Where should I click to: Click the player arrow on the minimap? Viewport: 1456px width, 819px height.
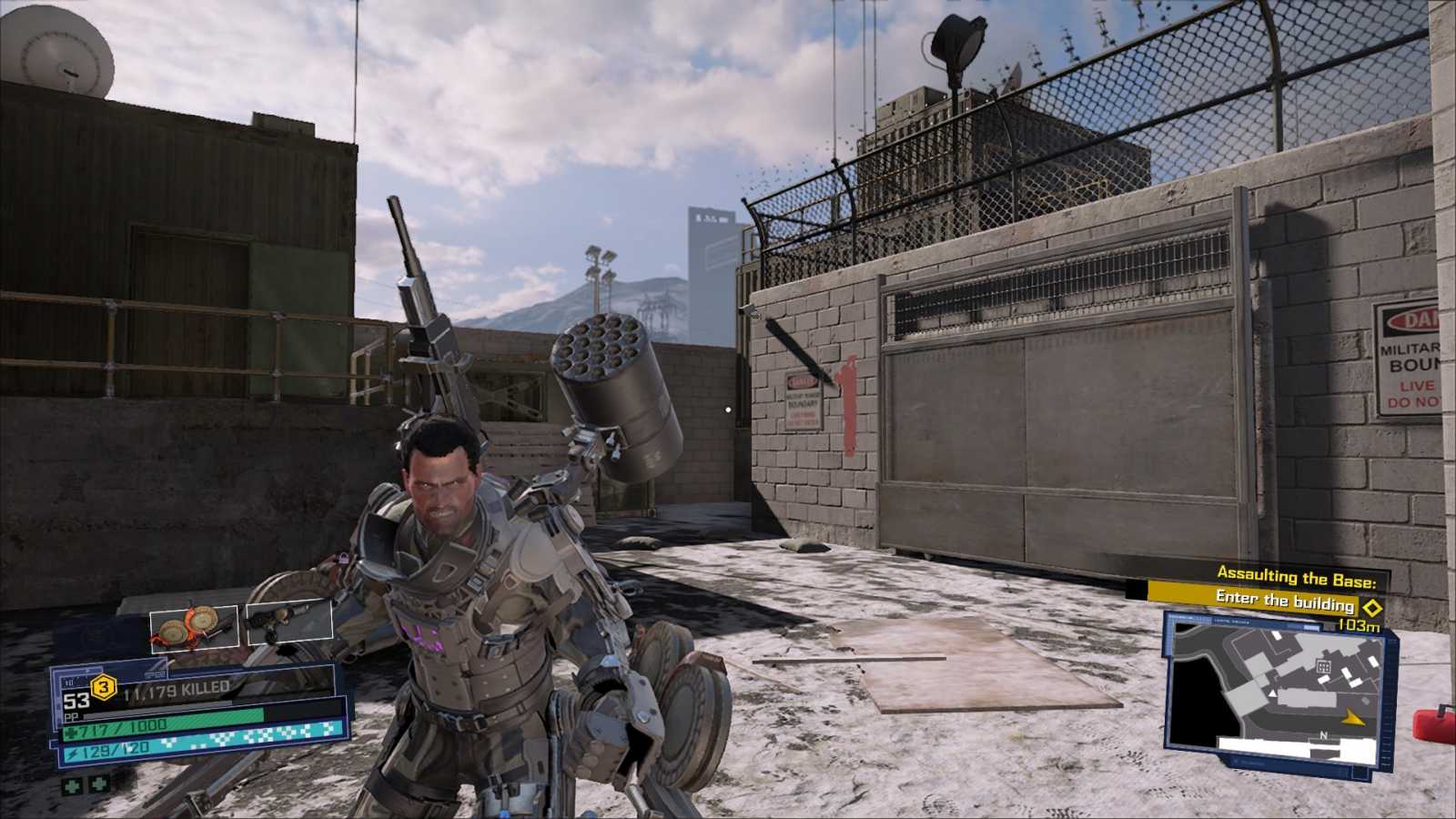point(1354,718)
